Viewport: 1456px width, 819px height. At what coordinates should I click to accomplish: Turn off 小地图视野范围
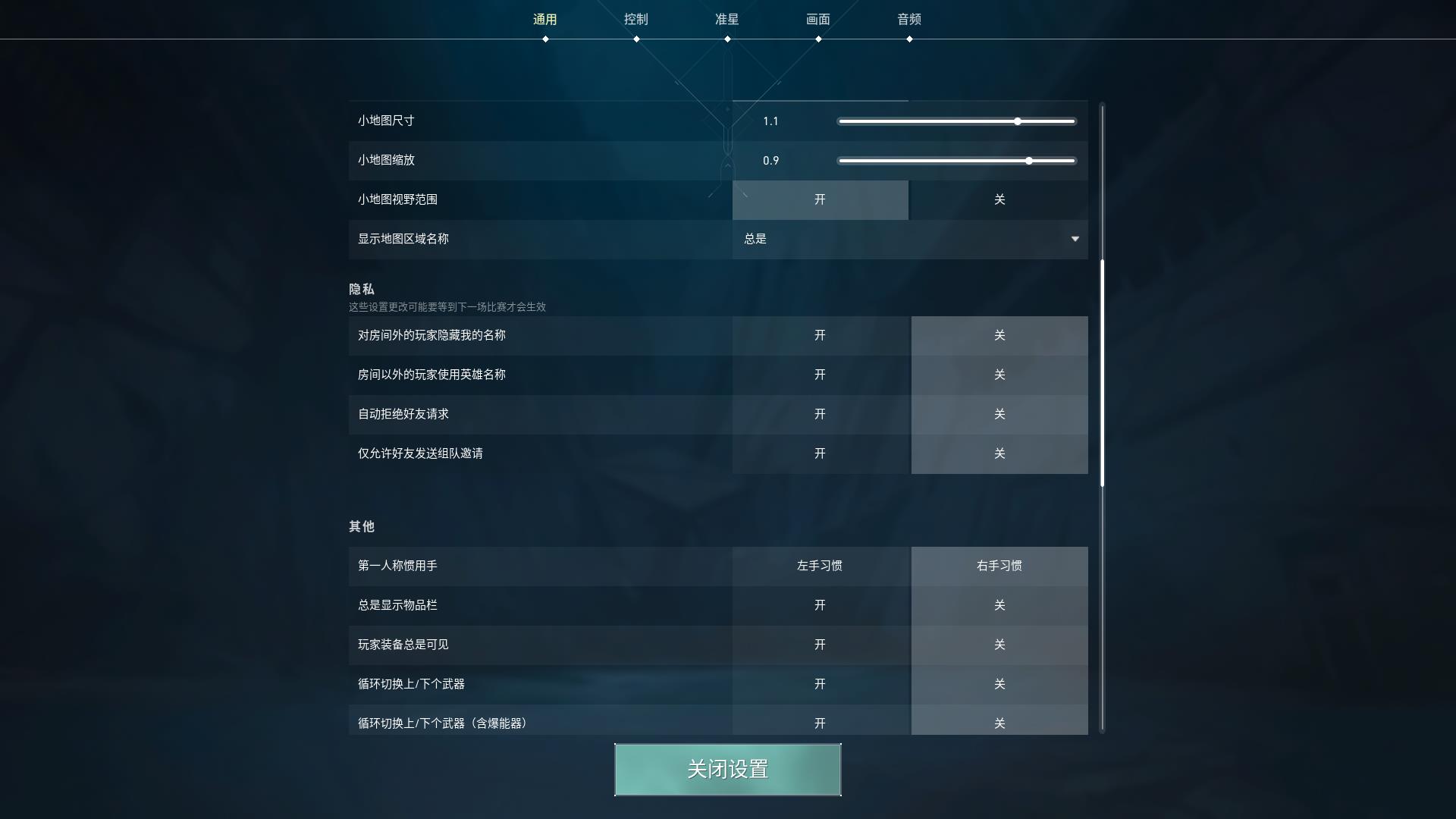[1000, 200]
